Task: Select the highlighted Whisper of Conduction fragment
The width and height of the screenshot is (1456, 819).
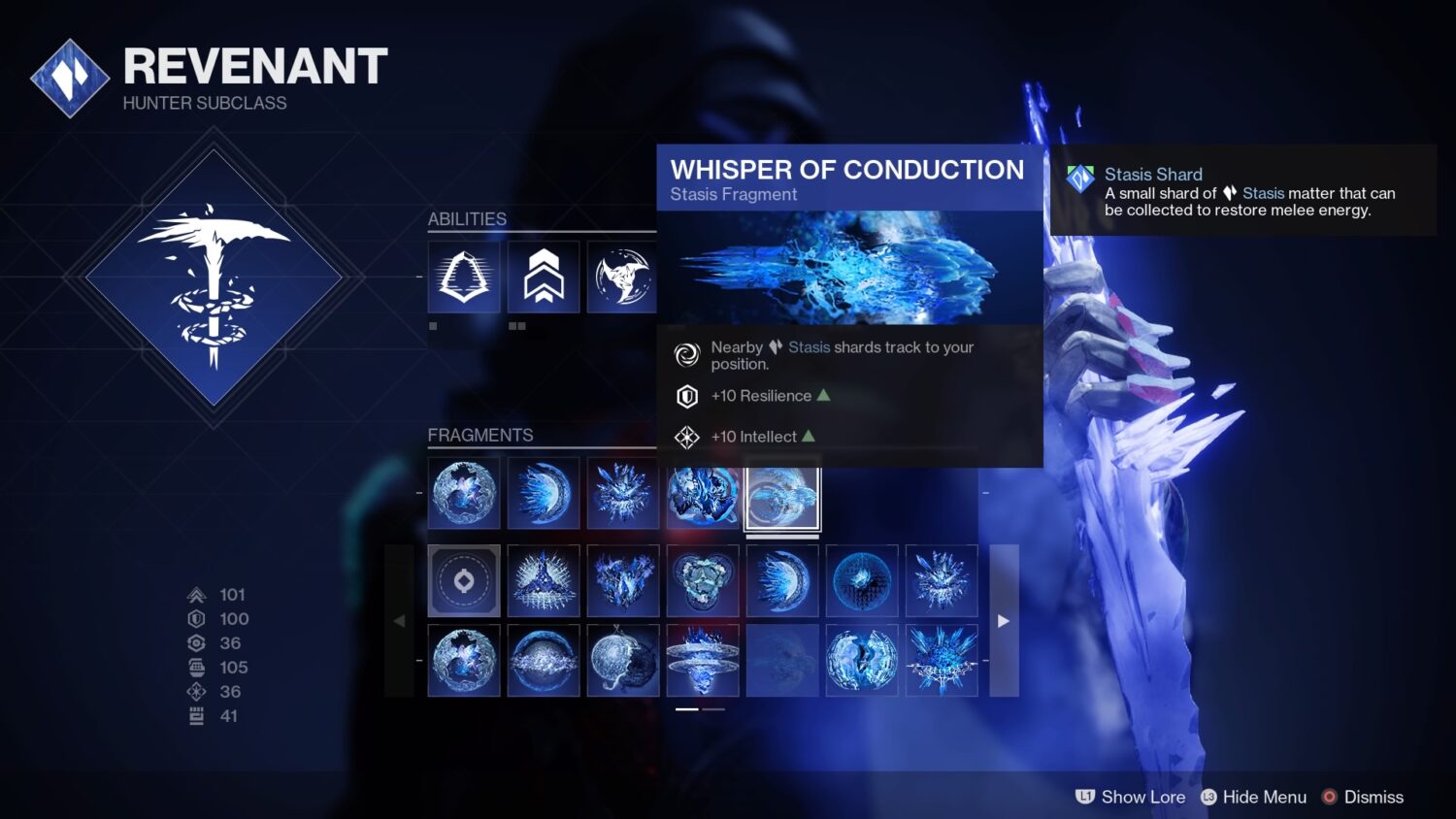Action: pos(782,494)
